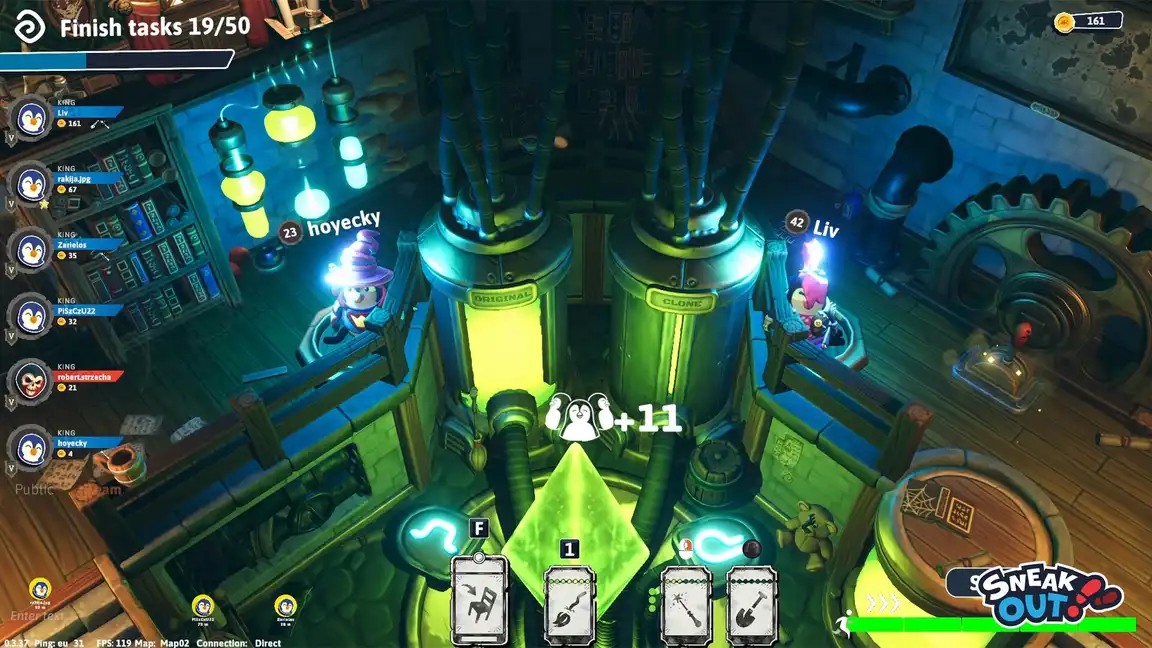Select the magic wand card
1152x648 pixels.
click(x=686, y=599)
